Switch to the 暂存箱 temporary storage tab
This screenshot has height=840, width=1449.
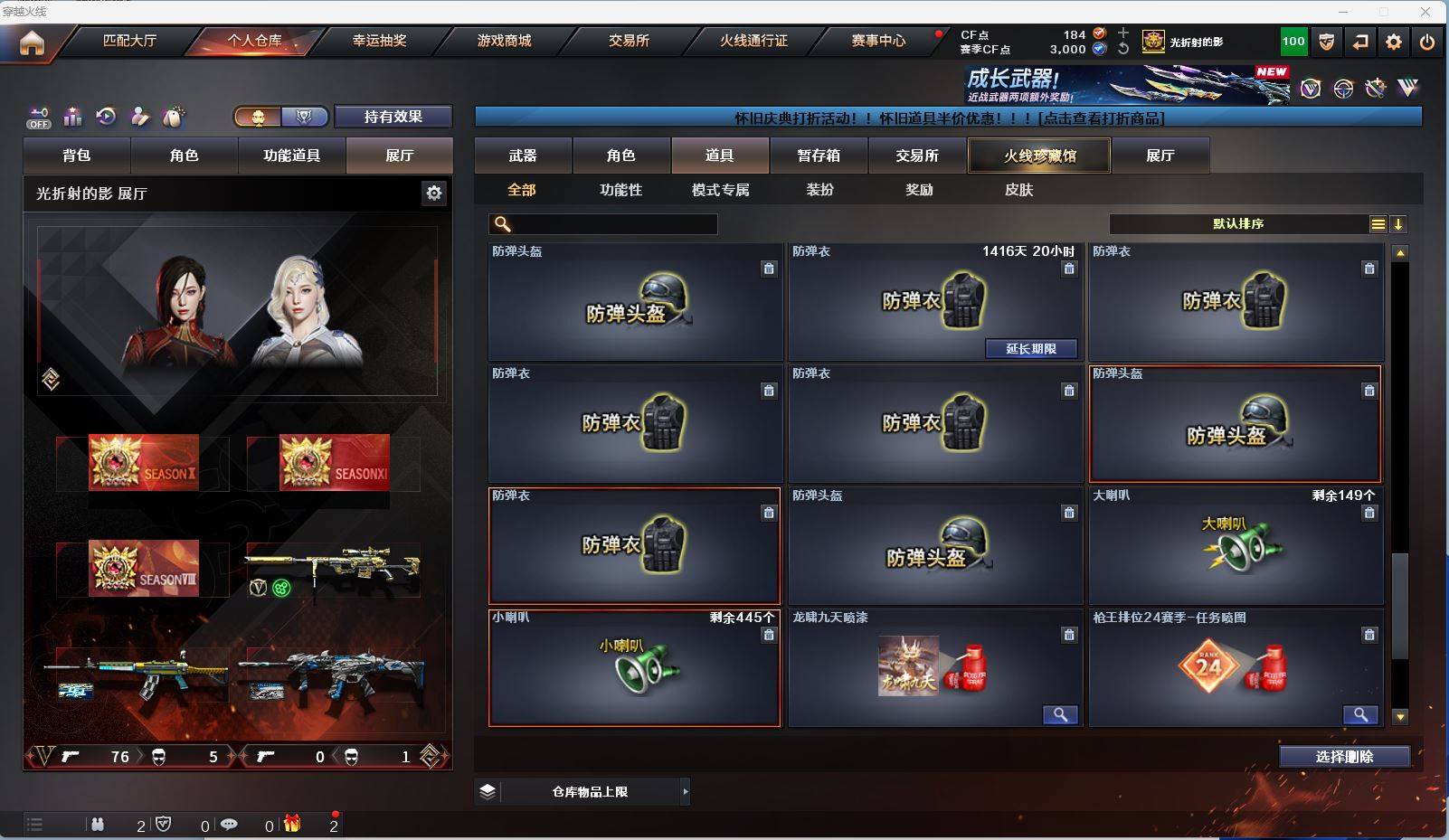pyautogui.click(x=819, y=156)
